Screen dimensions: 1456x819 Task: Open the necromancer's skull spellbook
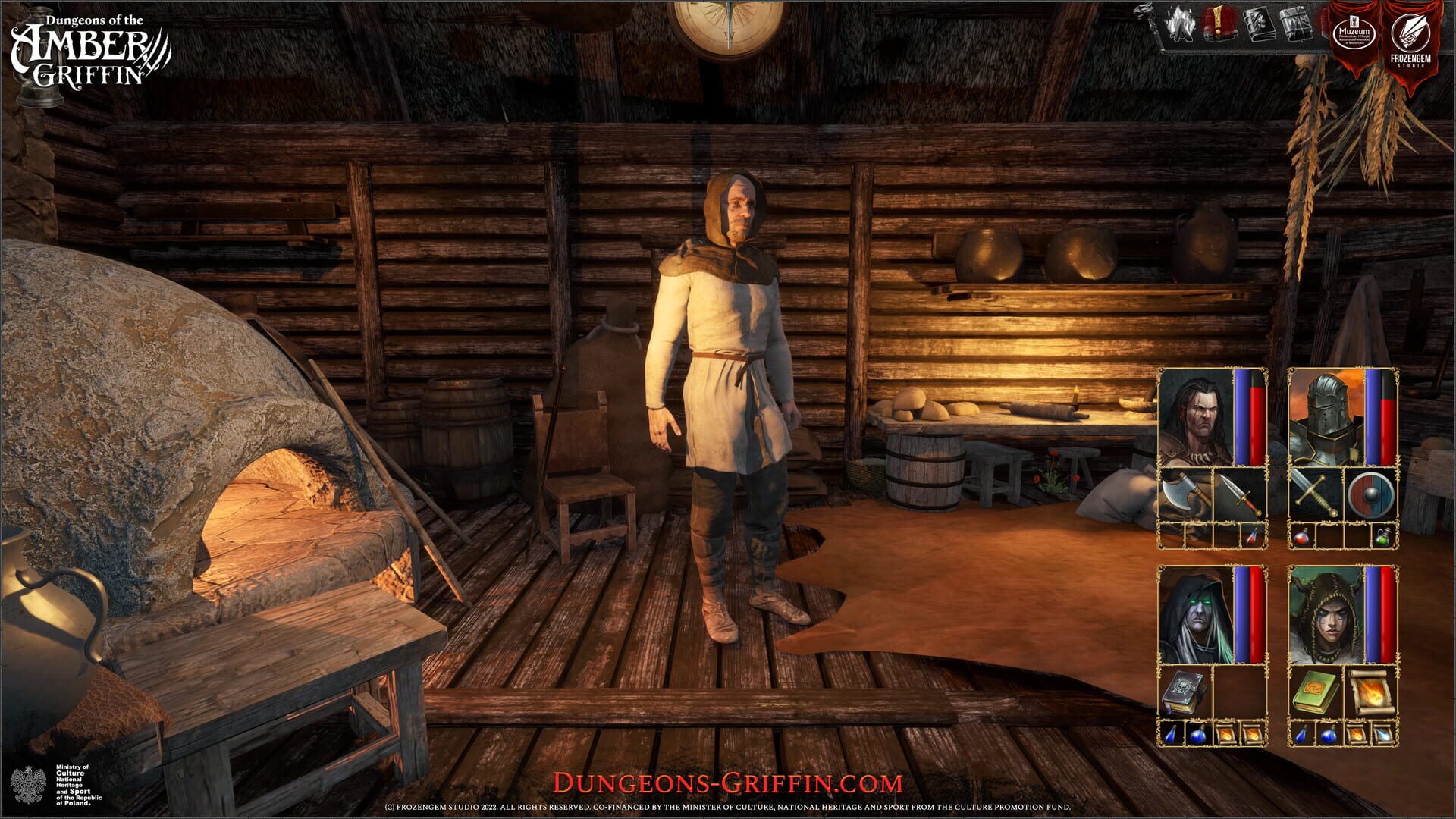(x=1185, y=690)
